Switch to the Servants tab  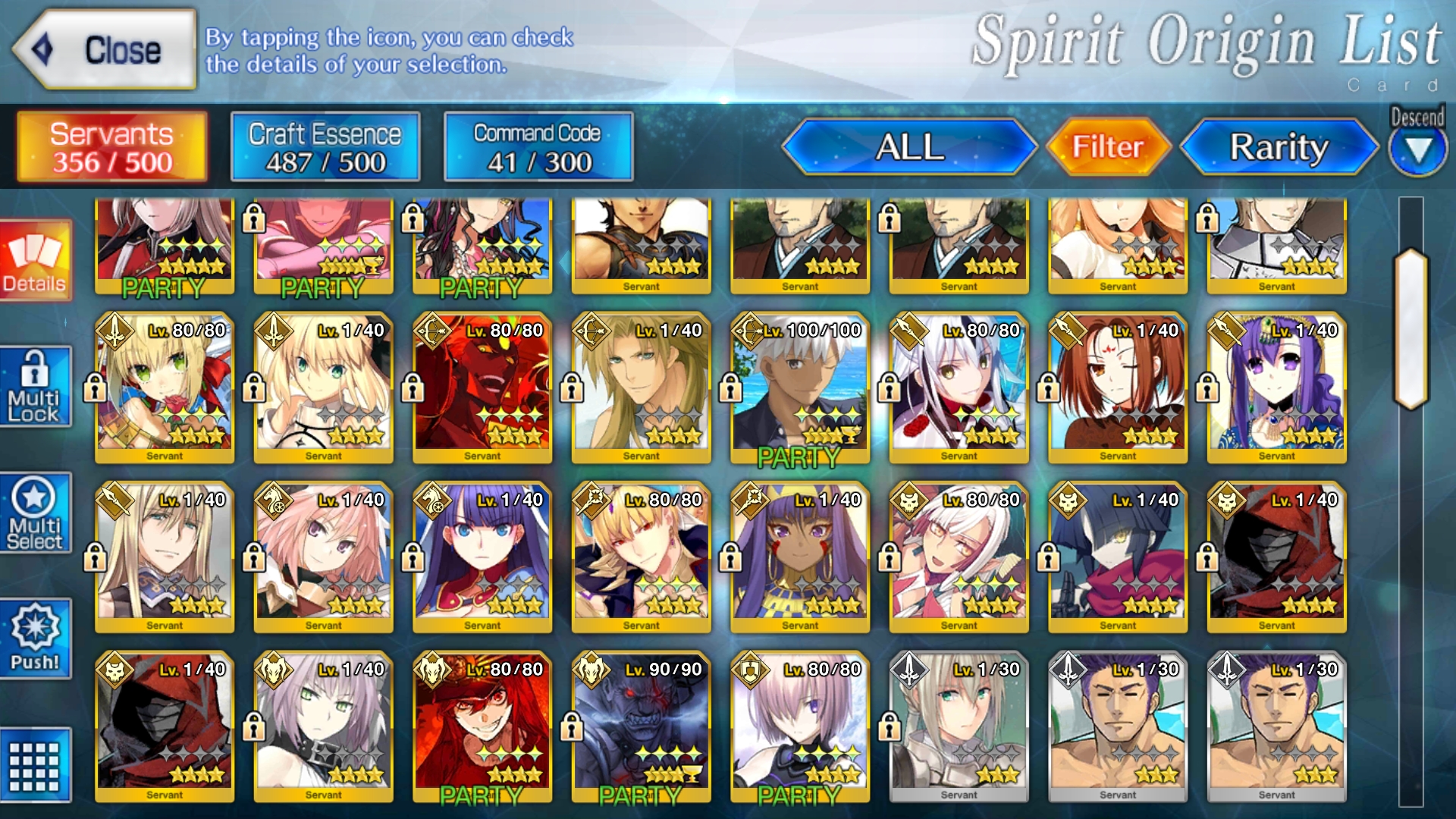tap(111, 147)
